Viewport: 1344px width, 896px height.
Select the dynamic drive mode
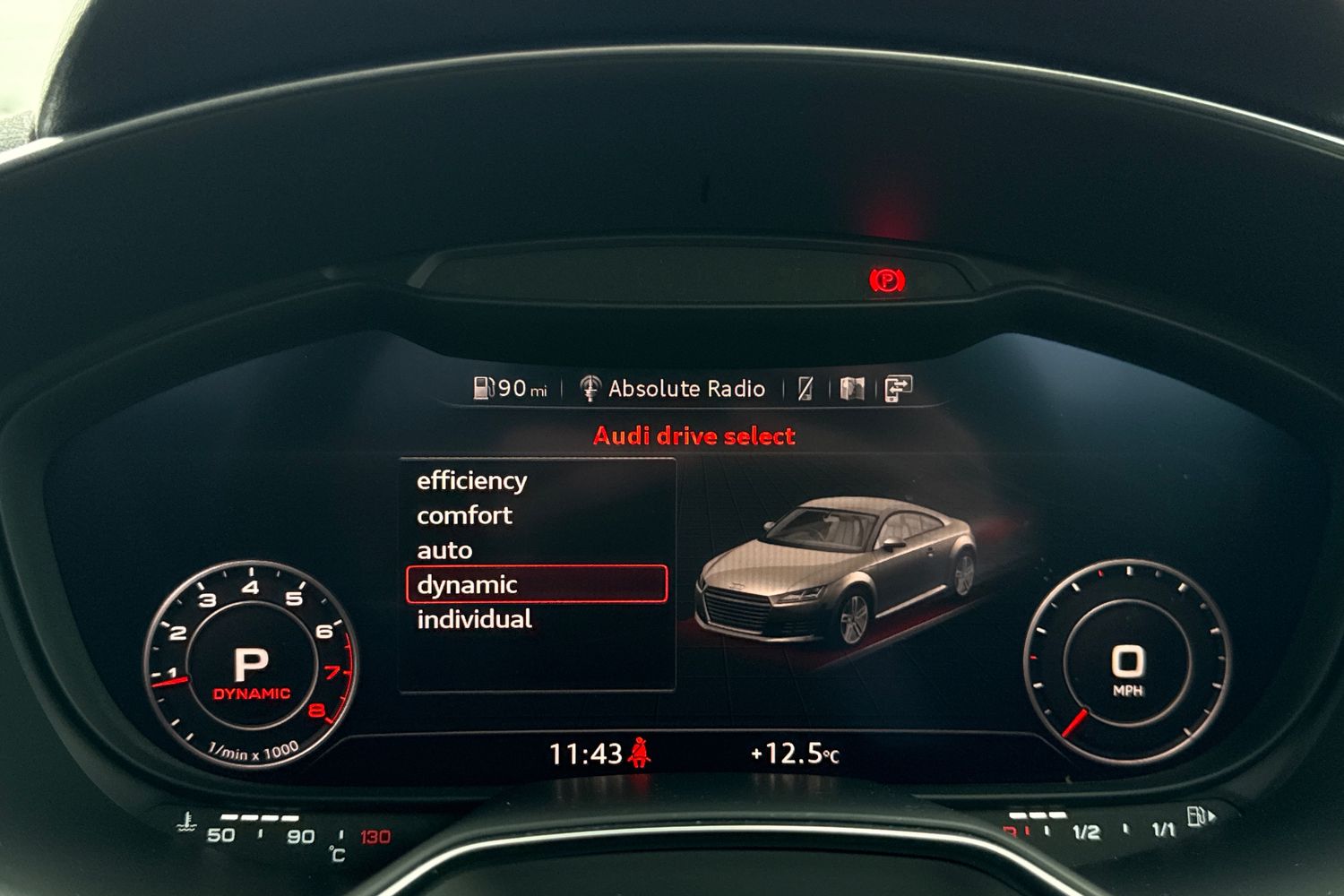467,584
